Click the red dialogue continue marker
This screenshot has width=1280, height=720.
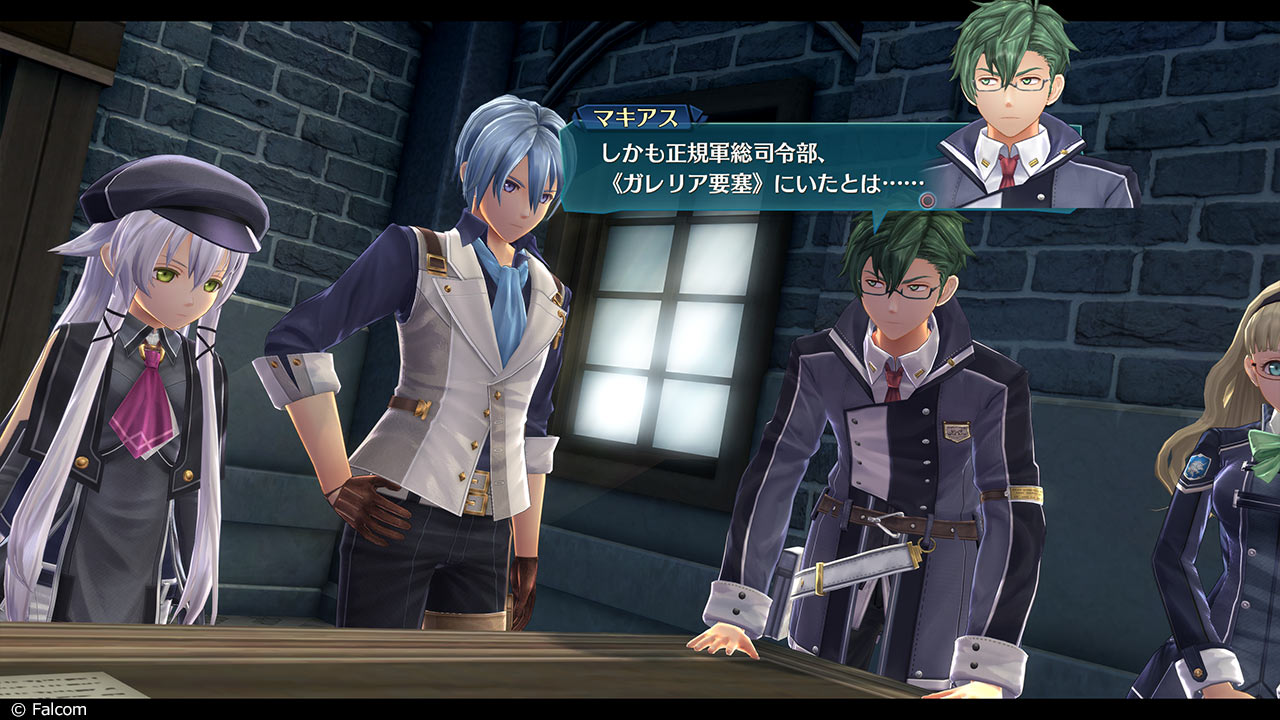point(927,200)
